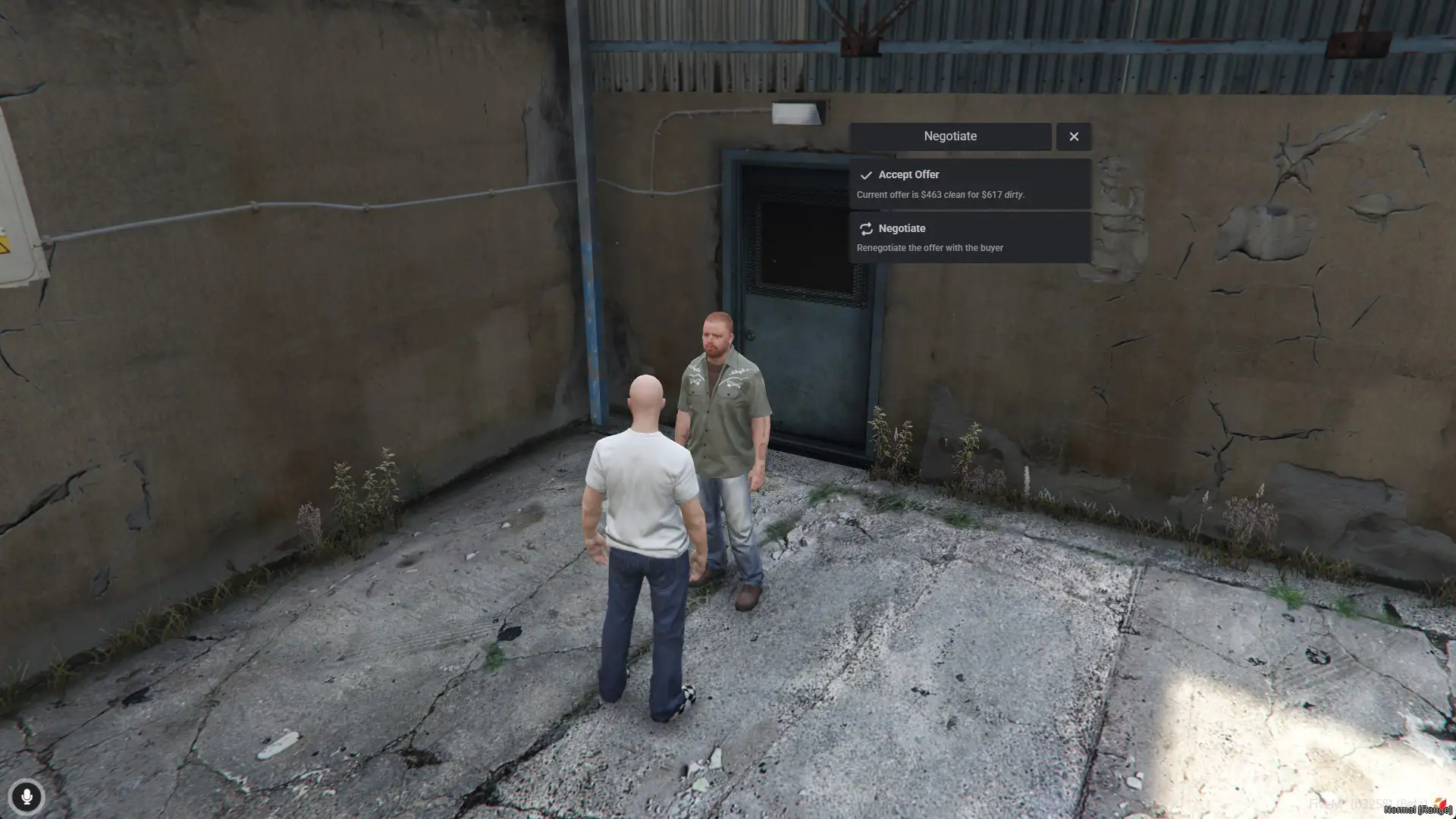Close the Negotiate menu
Screen dimensions: 1456x819
[1073, 136]
